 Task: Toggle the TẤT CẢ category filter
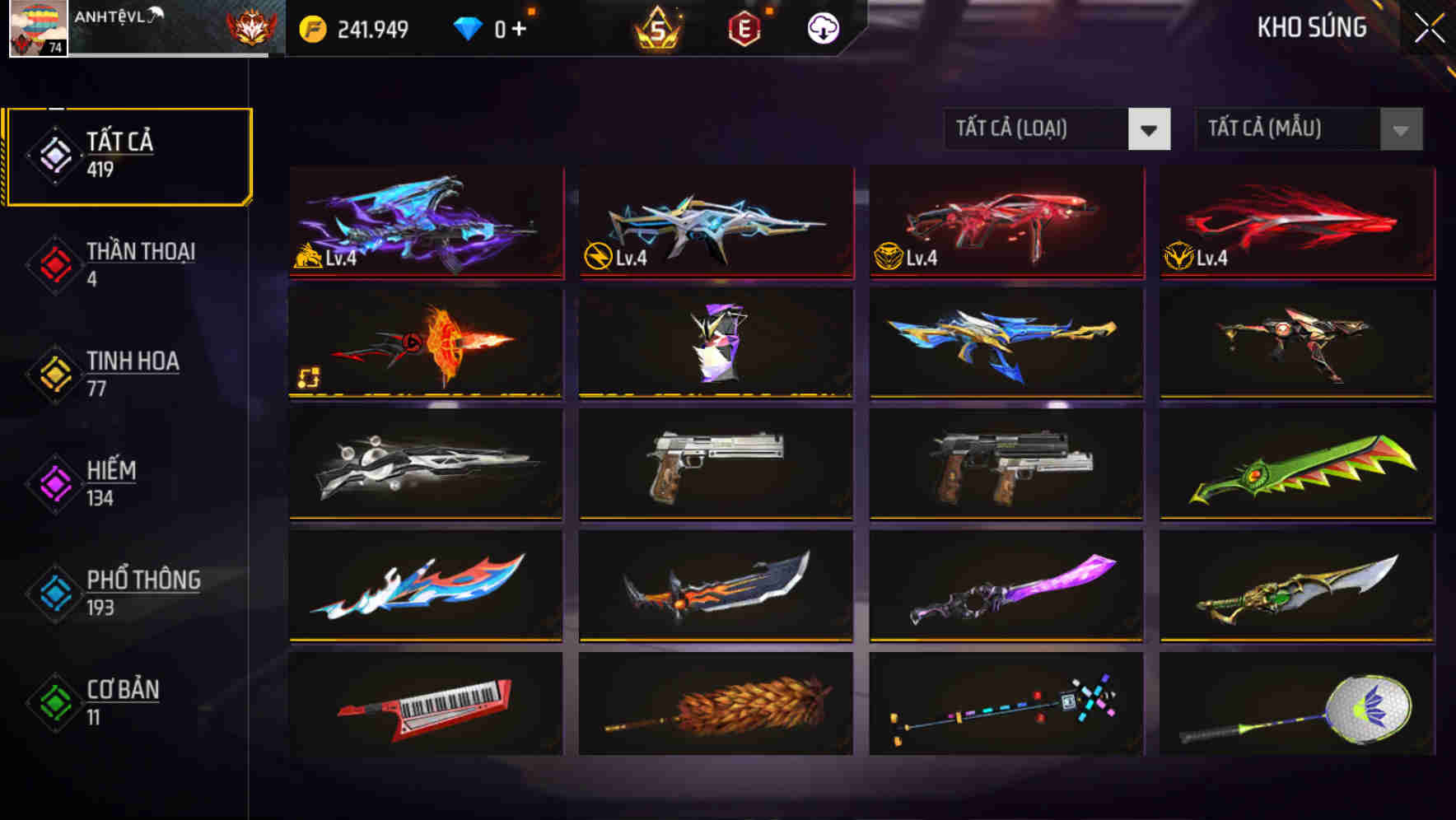128,153
